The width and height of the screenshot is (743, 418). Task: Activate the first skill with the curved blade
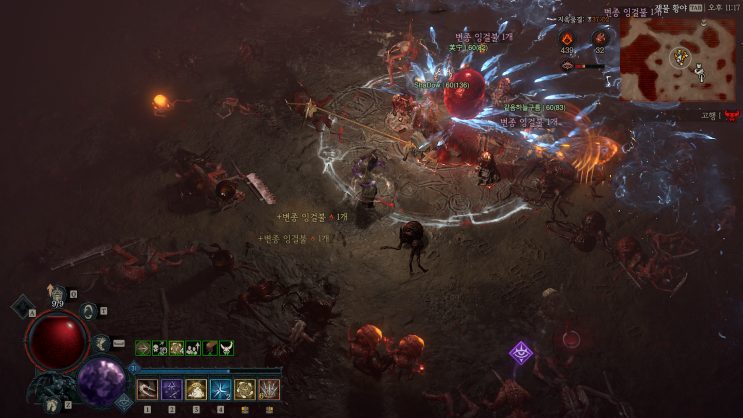(x=147, y=389)
